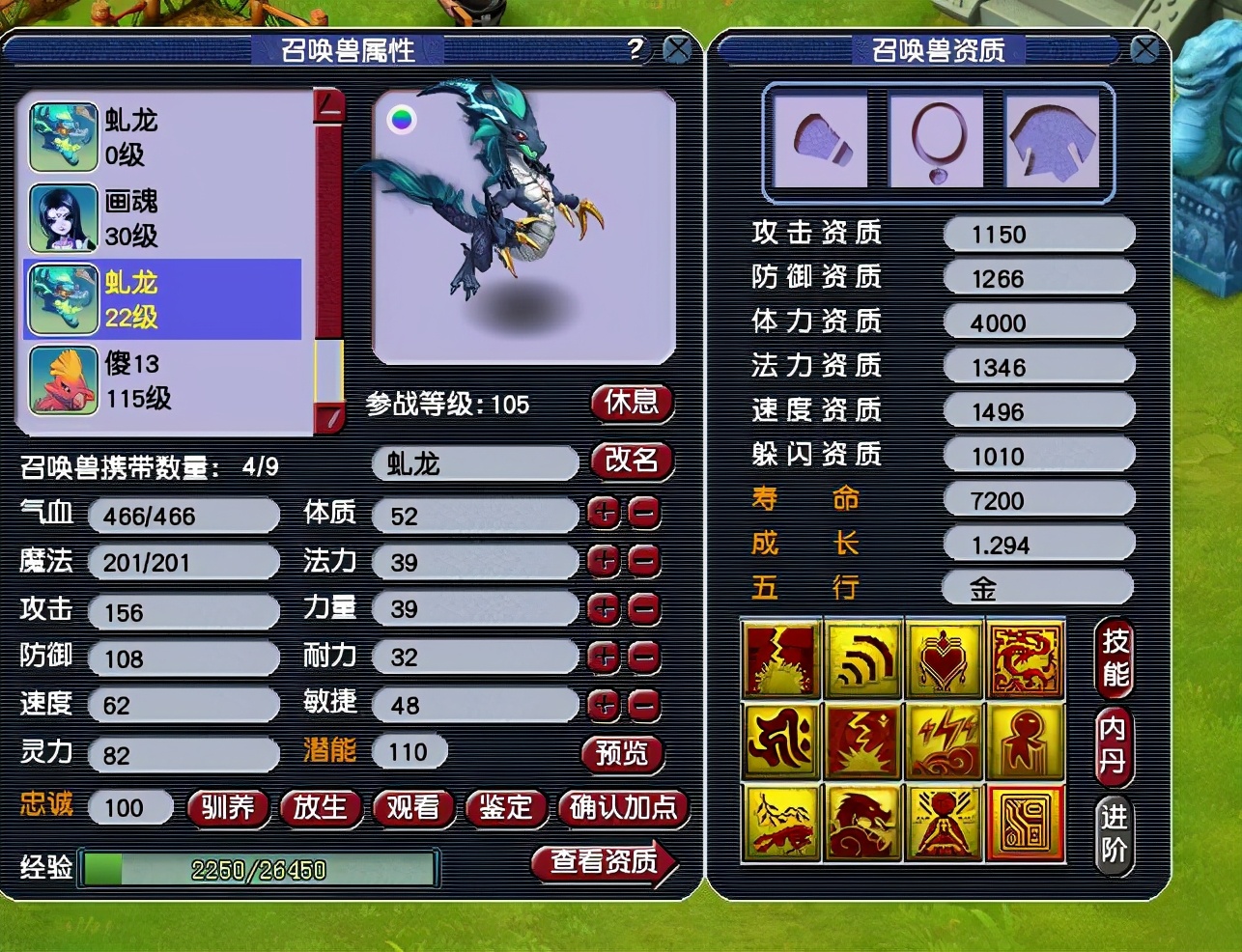The width and height of the screenshot is (1242, 952).
Task: Select the dragon head over clouds skill icon
Action: coord(863,823)
